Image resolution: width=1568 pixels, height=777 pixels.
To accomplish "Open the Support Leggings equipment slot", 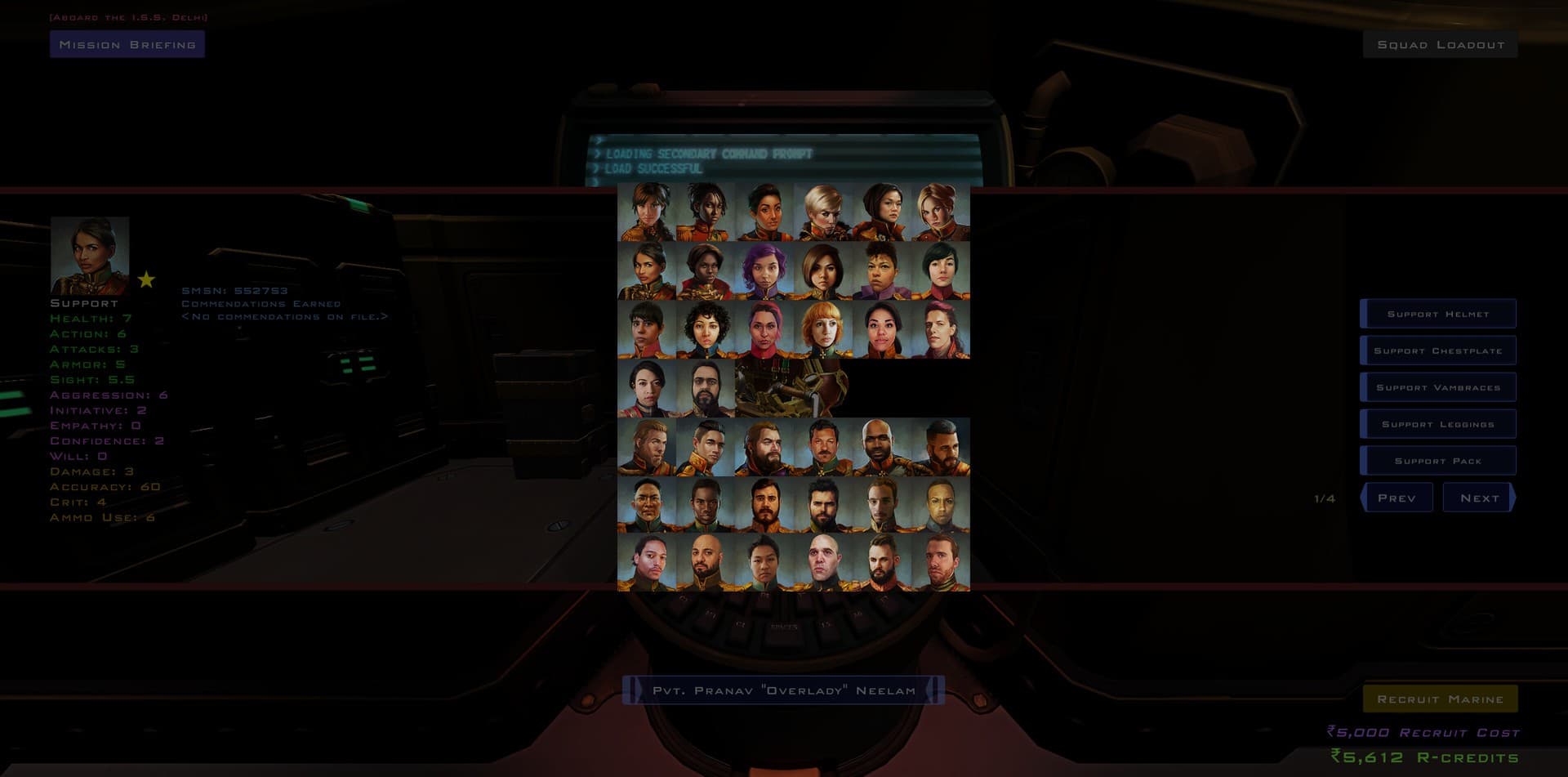I will [x=1437, y=423].
